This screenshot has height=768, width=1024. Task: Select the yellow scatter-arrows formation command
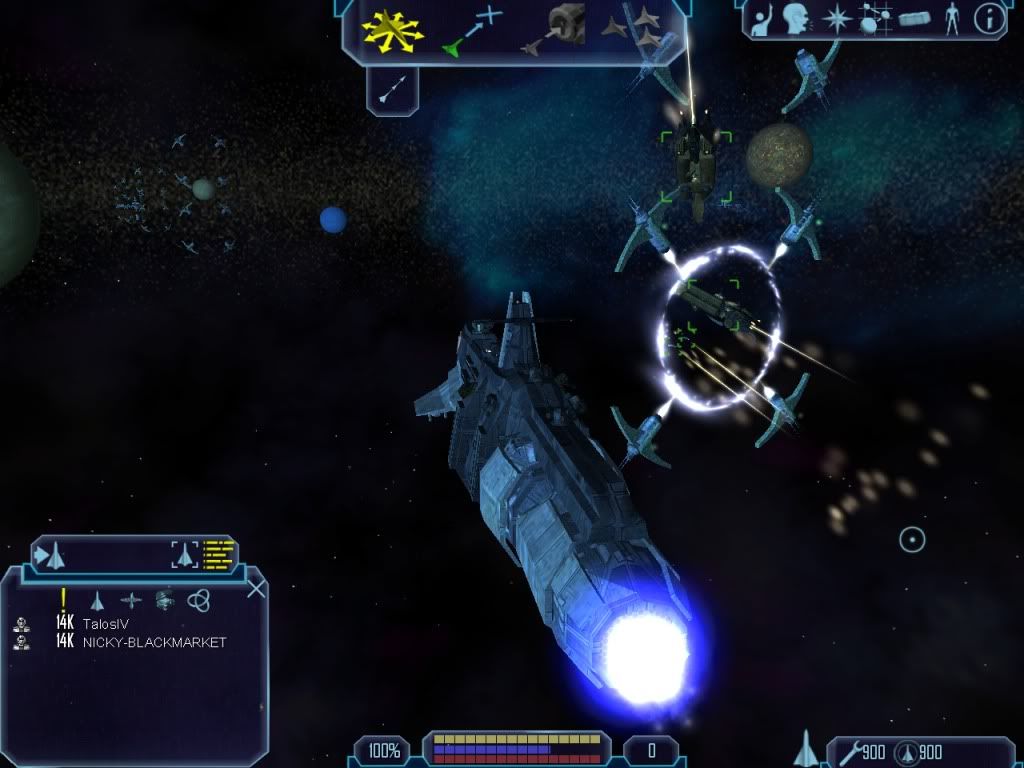point(393,30)
